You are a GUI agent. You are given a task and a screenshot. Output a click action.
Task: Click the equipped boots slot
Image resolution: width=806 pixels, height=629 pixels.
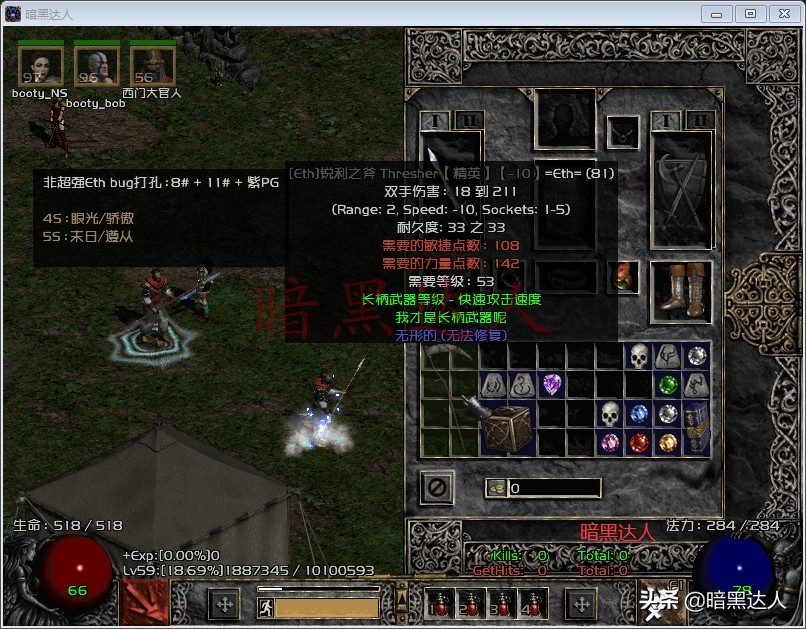click(681, 292)
